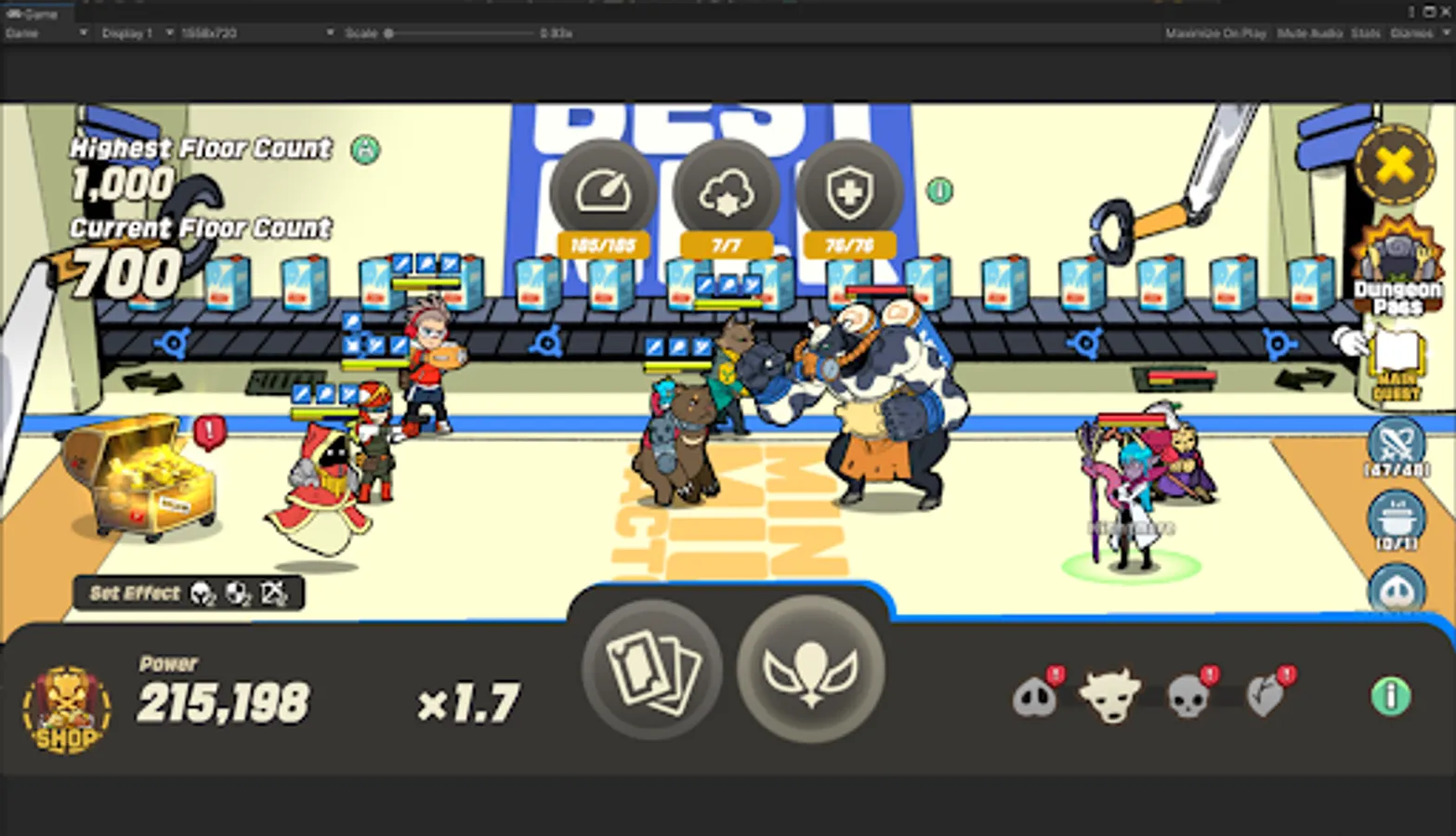Click the green info icon near boss icons
The width and height of the screenshot is (1456, 836).
pyautogui.click(x=1389, y=695)
